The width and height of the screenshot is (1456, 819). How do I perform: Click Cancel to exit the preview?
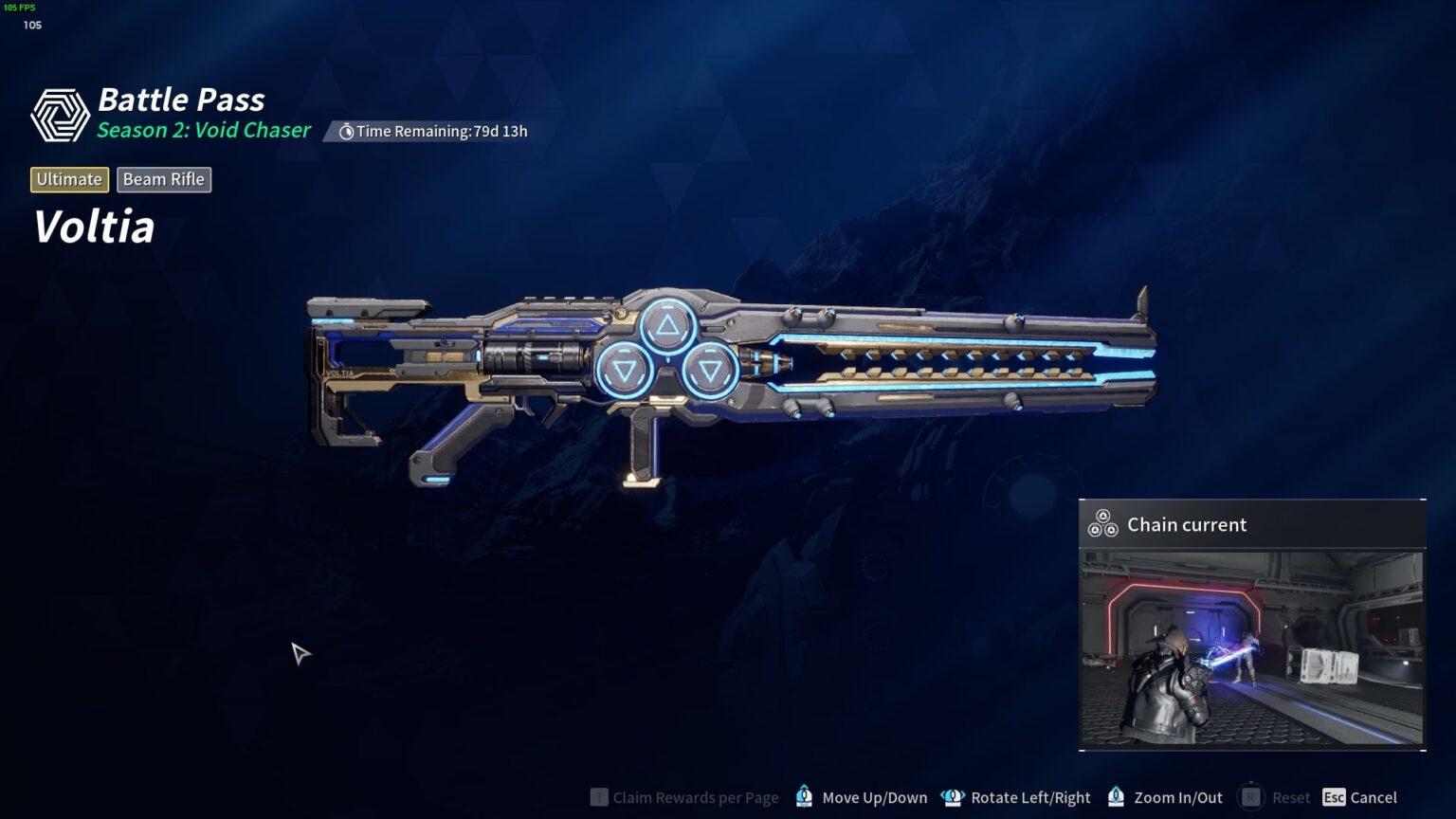point(1373,797)
